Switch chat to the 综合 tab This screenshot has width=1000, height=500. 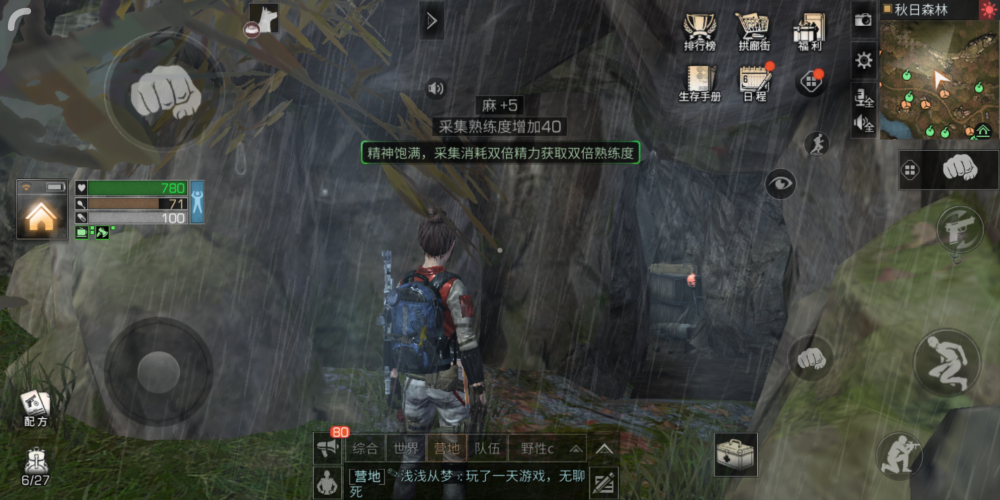pyautogui.click(x=366, y=448)
